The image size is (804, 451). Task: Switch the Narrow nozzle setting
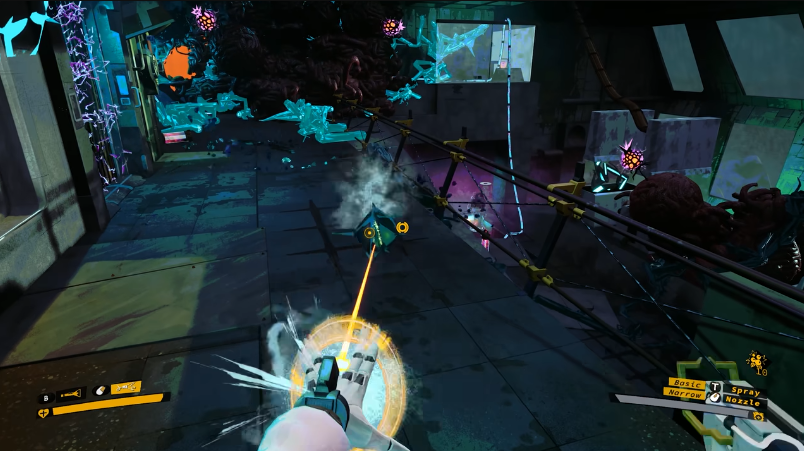click(x=685, y=393)
